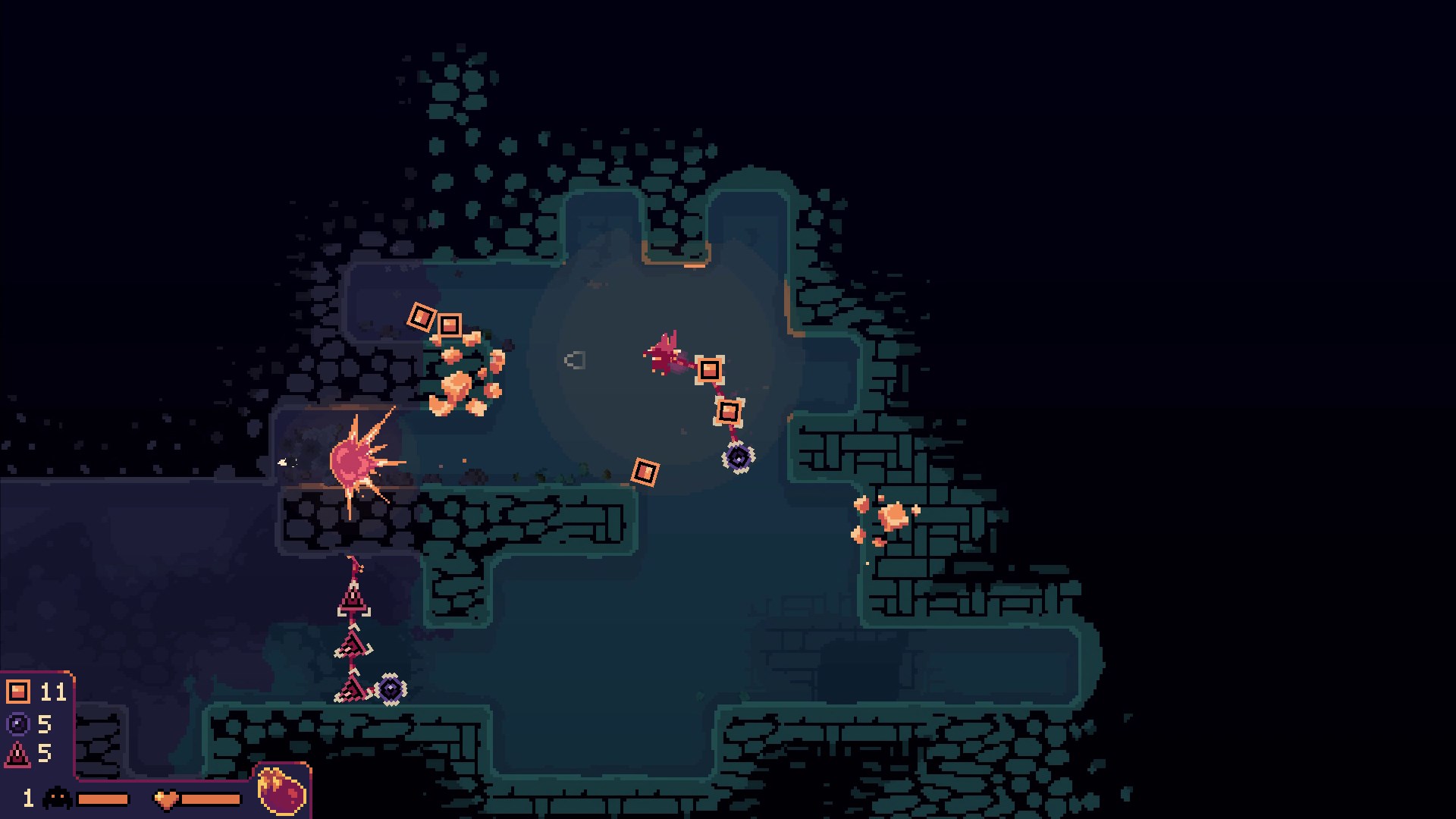This screenshot has width=1456, height=819.
Task: Click the highest pink triangle in the hanging chain
Action: (x=353, y=598)
